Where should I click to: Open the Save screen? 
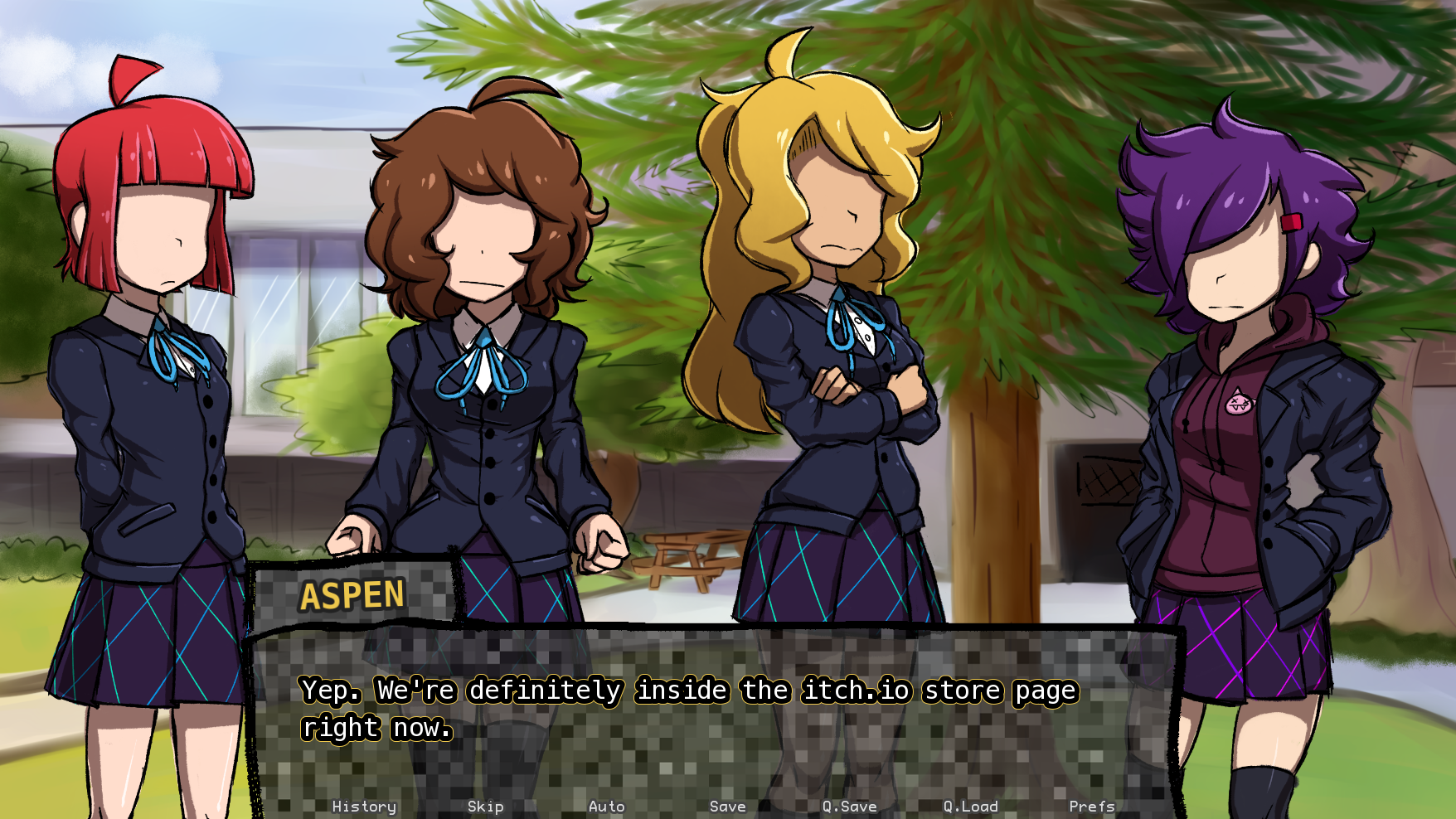click(725, 805)
